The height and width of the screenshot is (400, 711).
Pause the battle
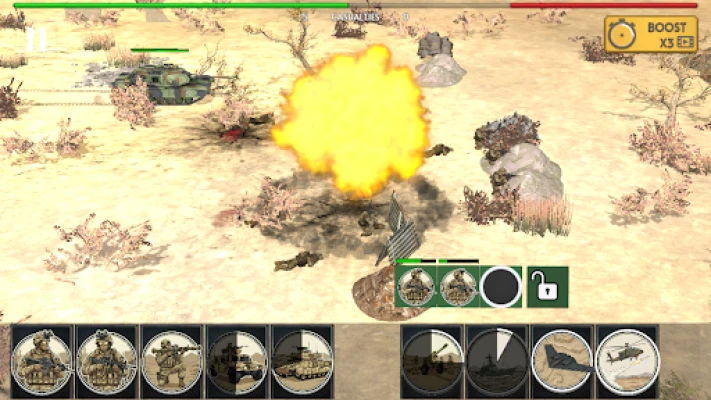point(36,39)
